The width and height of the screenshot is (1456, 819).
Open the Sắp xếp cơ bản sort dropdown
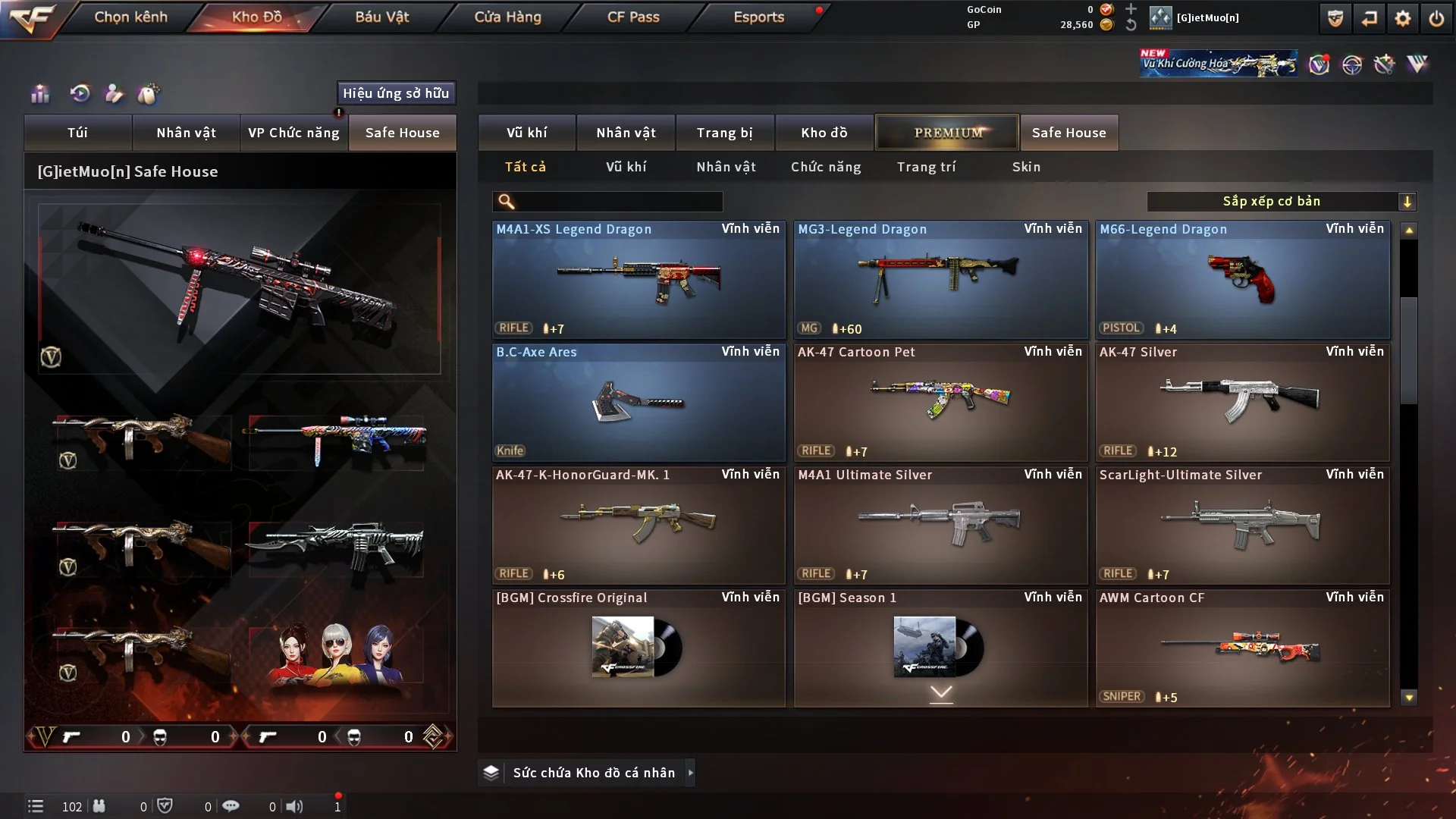(1281, 201)
